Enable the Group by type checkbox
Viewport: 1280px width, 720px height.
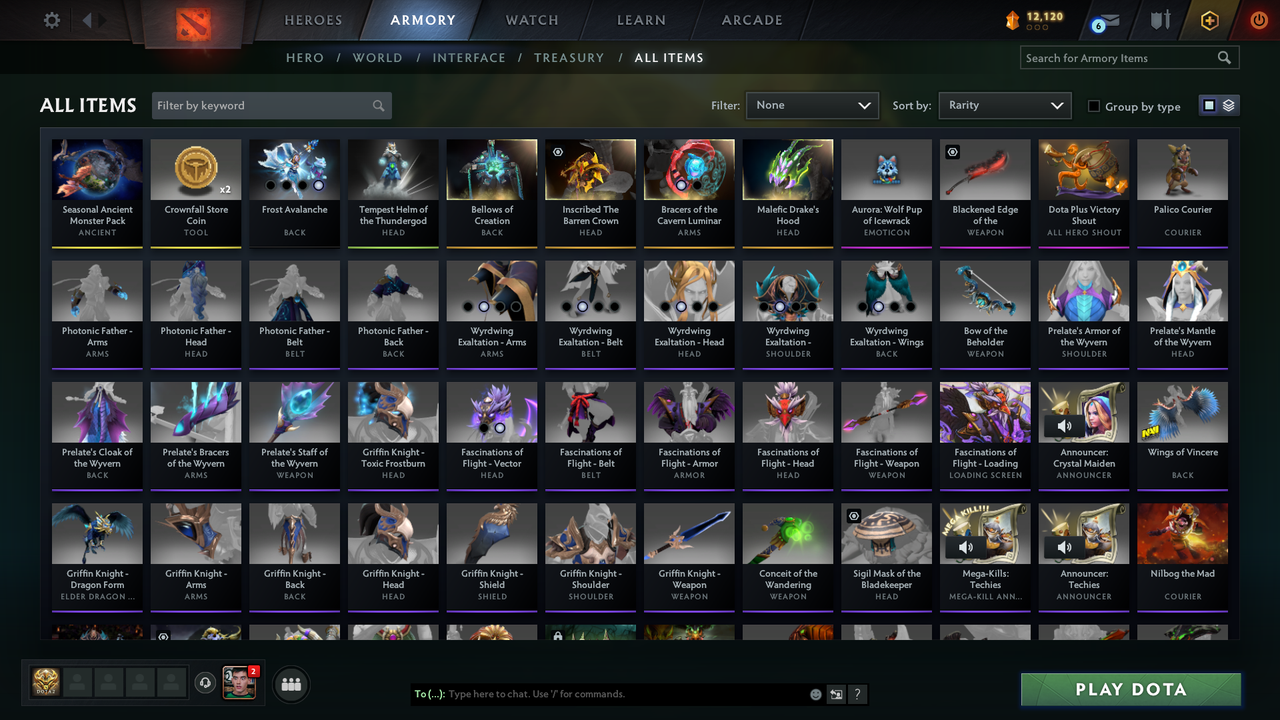[1095, 106]
